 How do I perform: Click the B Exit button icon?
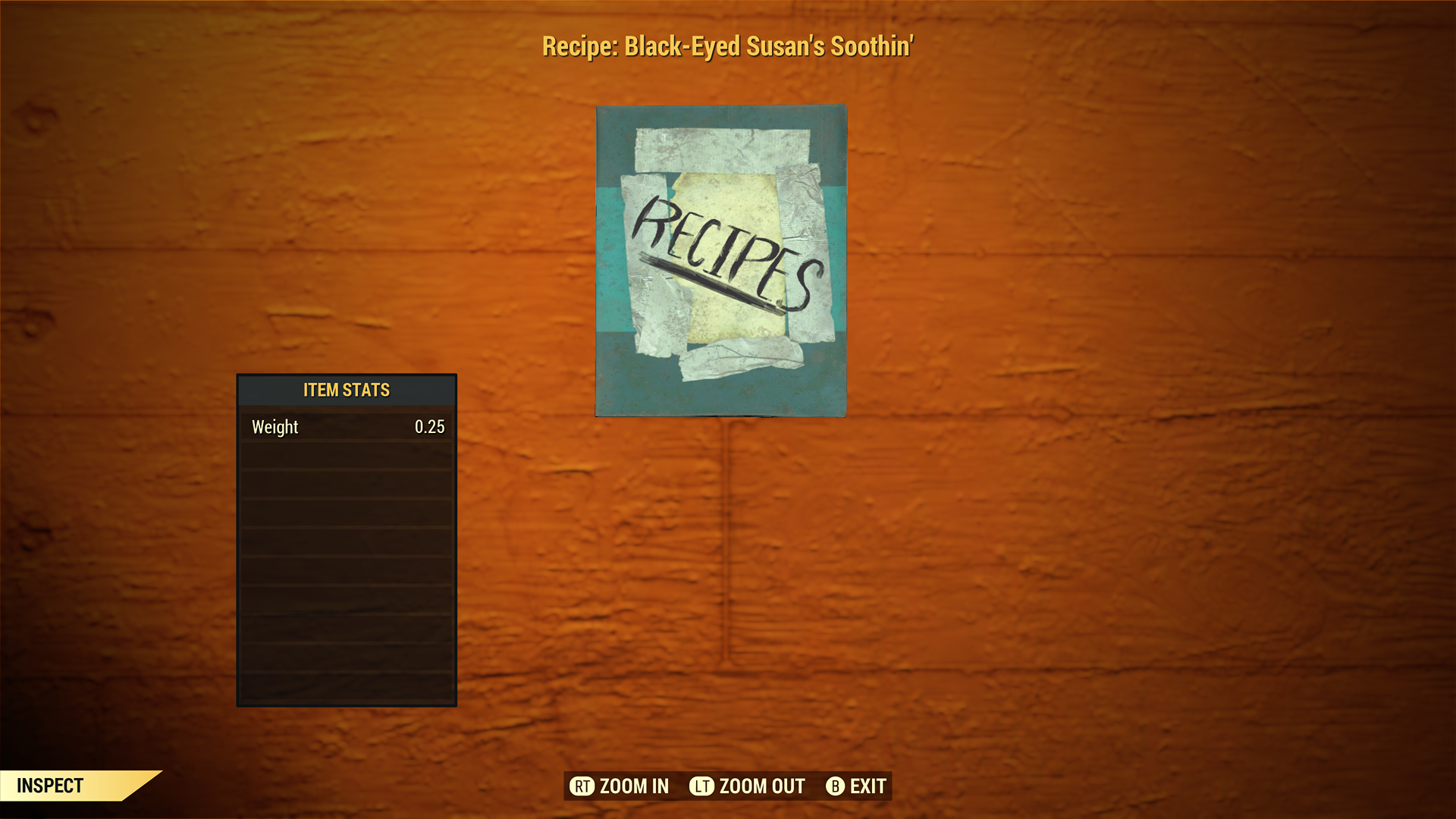pos(835,786)
